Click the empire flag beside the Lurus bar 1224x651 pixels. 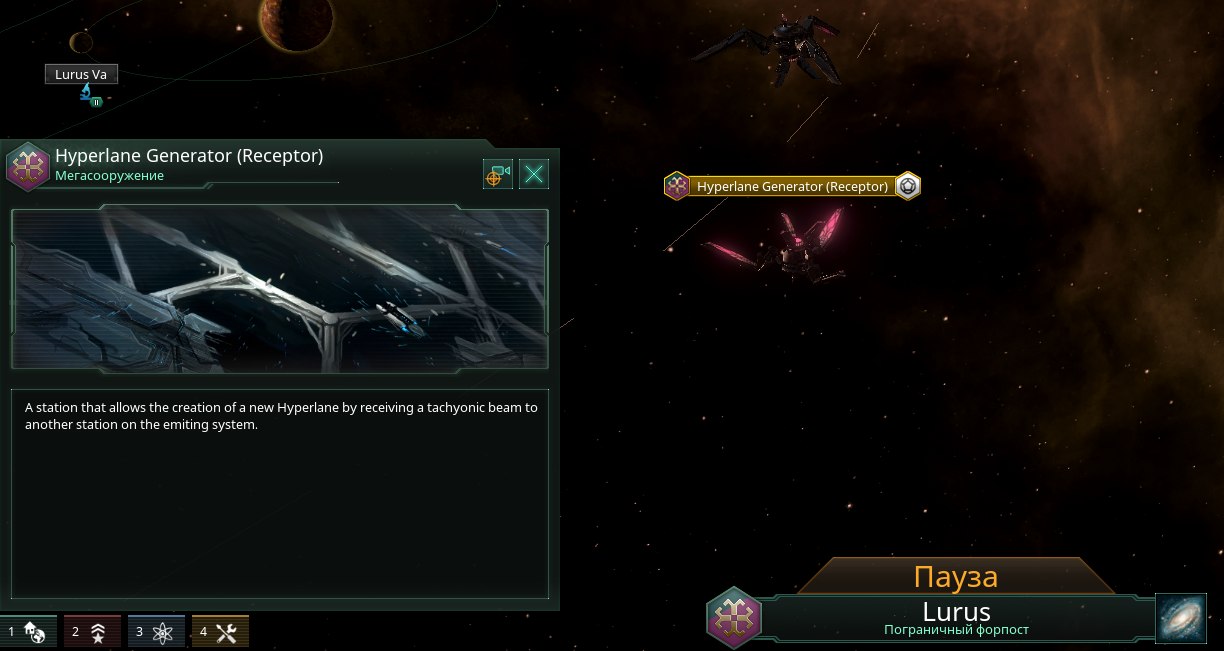click(x=733, y=617)
